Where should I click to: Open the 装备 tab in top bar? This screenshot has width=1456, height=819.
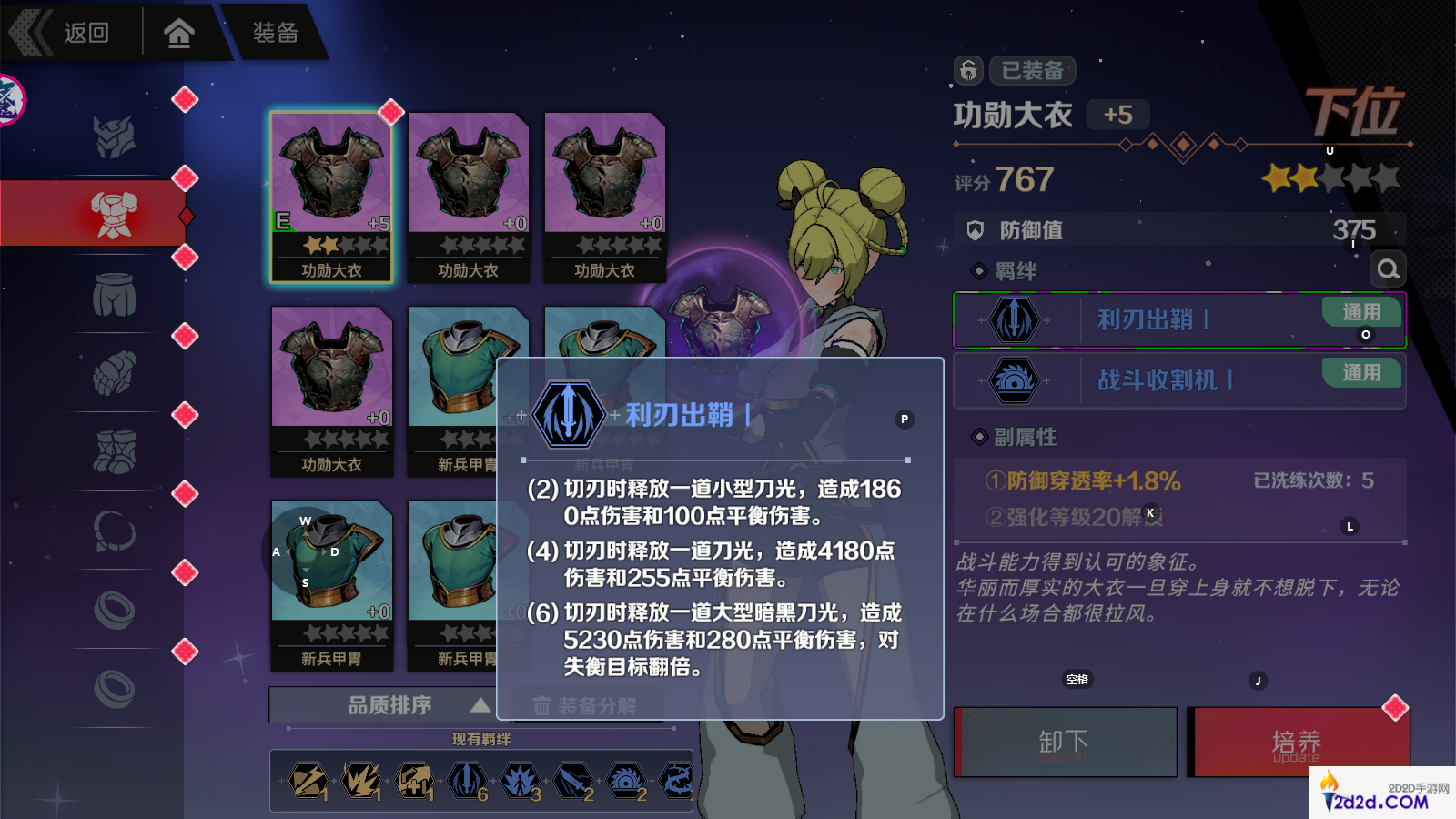(x=275, y=33)
